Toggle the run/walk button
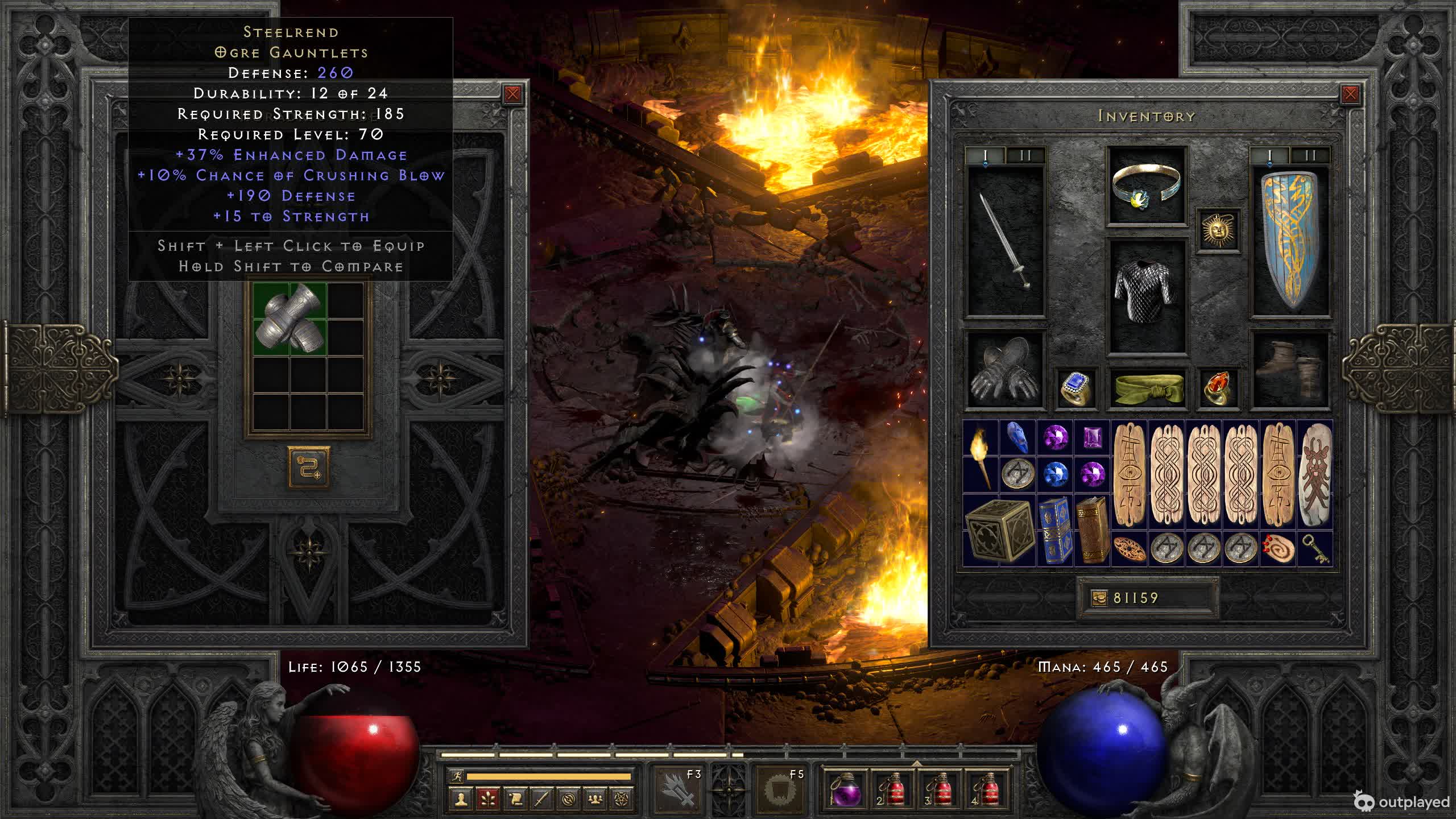The image size is (1456, 819). [457, 776]
